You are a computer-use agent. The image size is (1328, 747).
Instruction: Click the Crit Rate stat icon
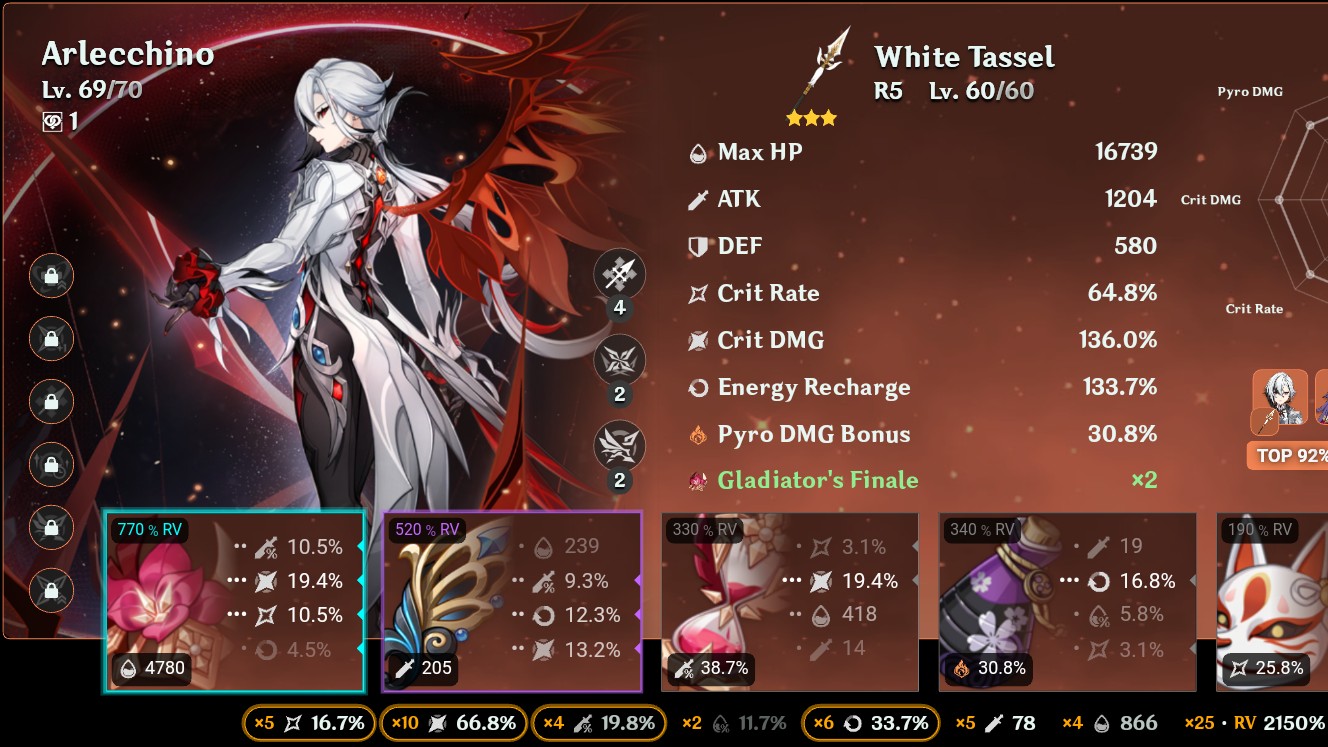[698, 293]
